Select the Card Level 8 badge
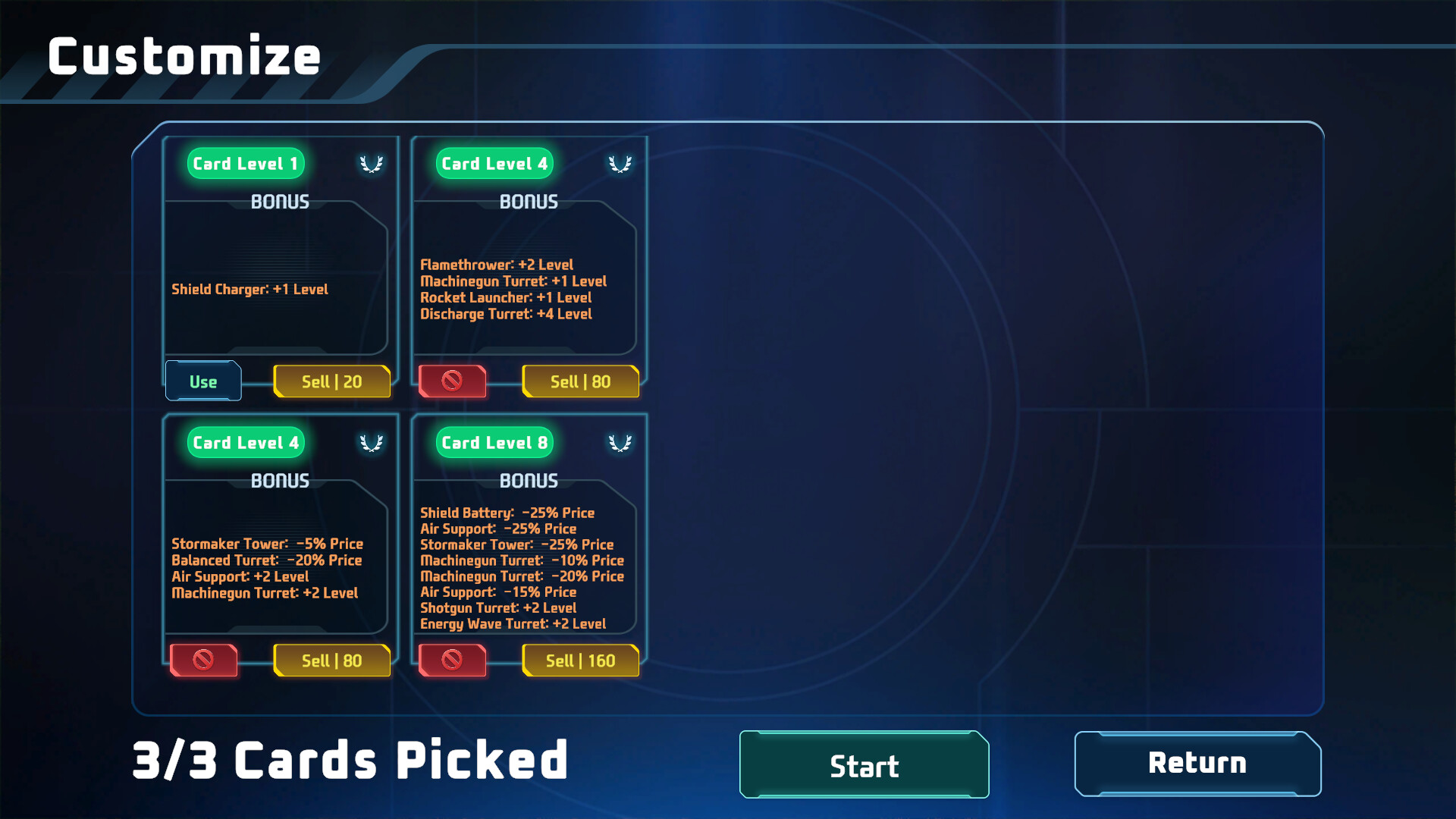 click(493, 442)
